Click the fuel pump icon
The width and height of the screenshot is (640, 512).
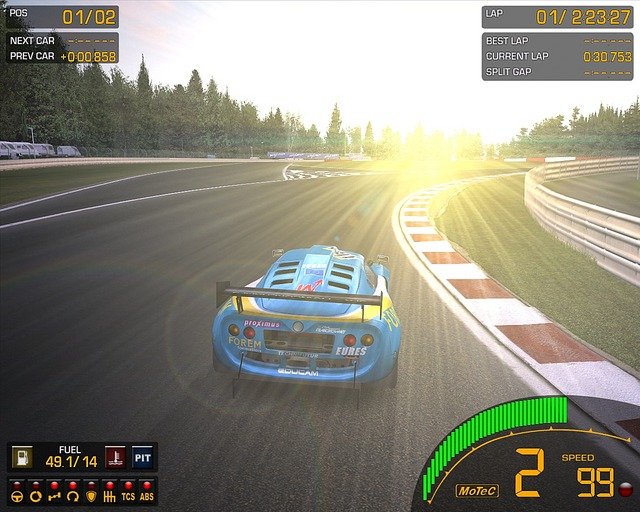[21, 457]
